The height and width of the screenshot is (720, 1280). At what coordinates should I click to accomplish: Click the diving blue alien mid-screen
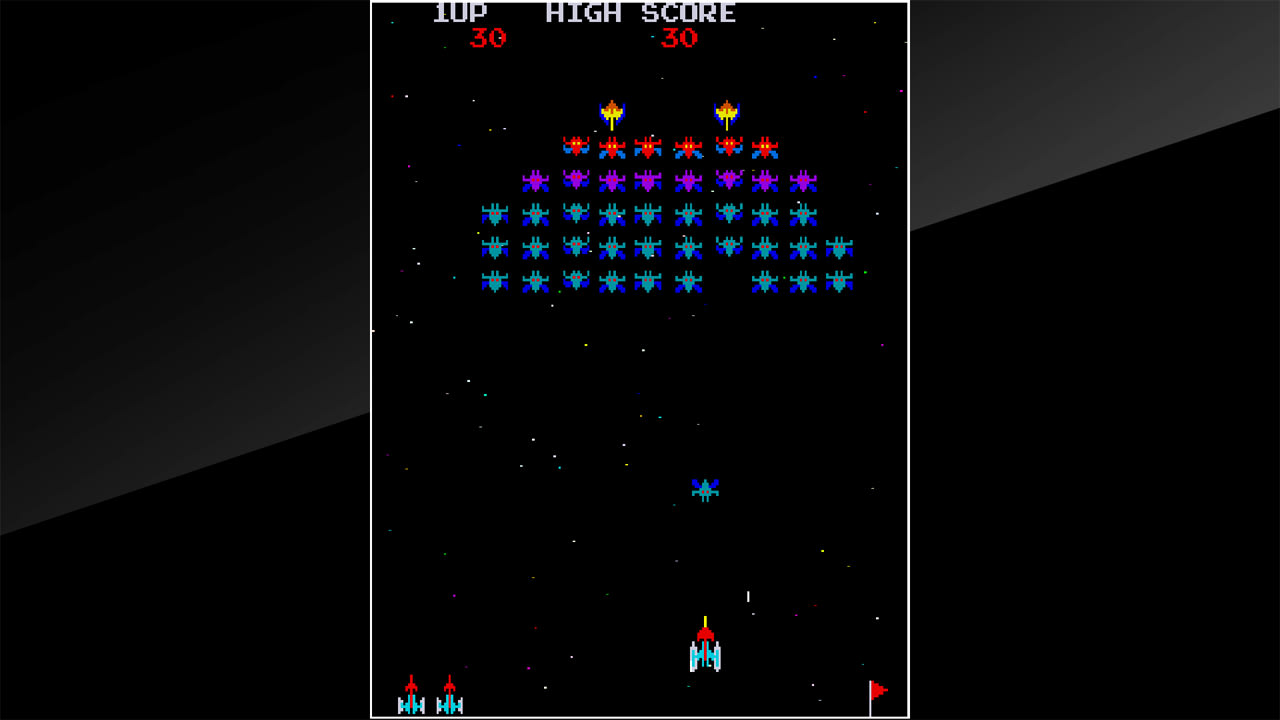706,489
